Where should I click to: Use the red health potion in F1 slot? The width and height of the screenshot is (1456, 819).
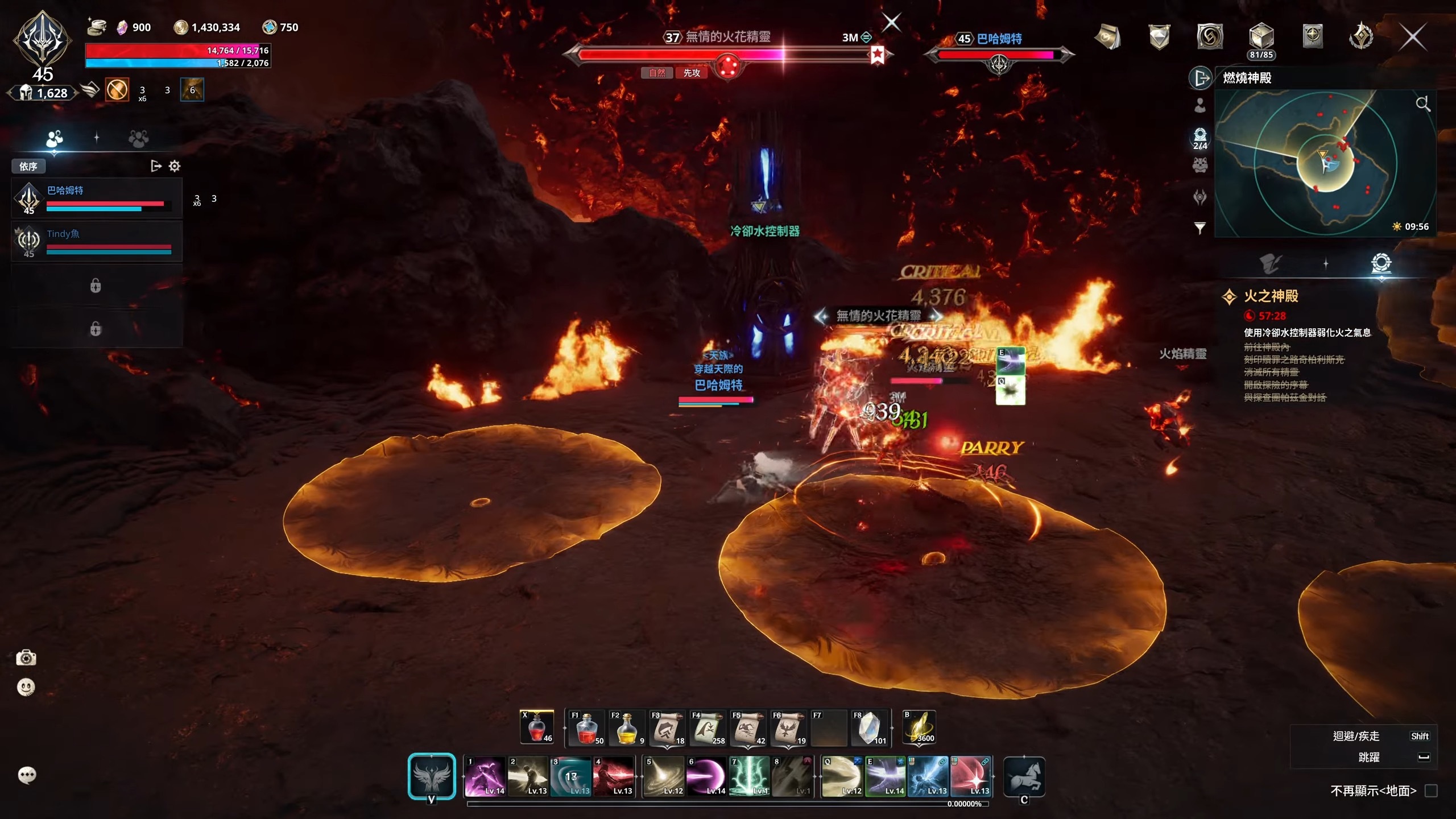click(x=586, y=728)
